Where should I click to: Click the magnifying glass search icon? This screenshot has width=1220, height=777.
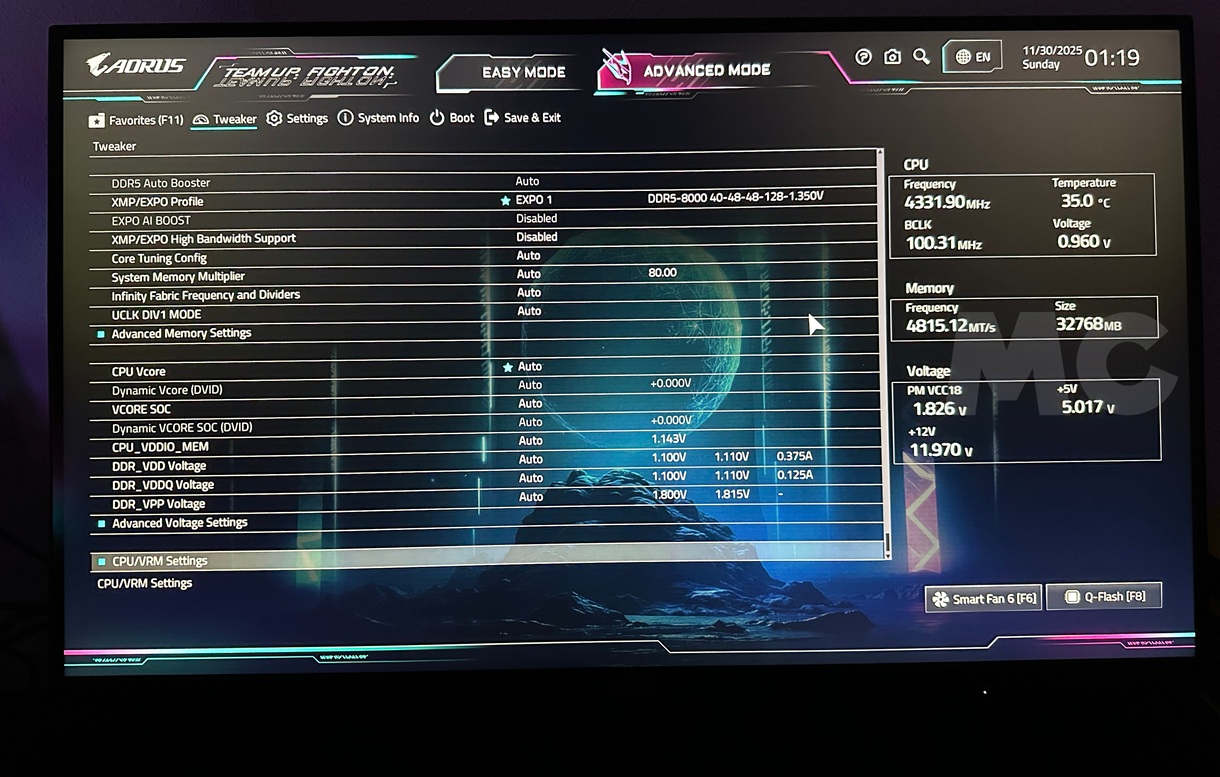921,57
